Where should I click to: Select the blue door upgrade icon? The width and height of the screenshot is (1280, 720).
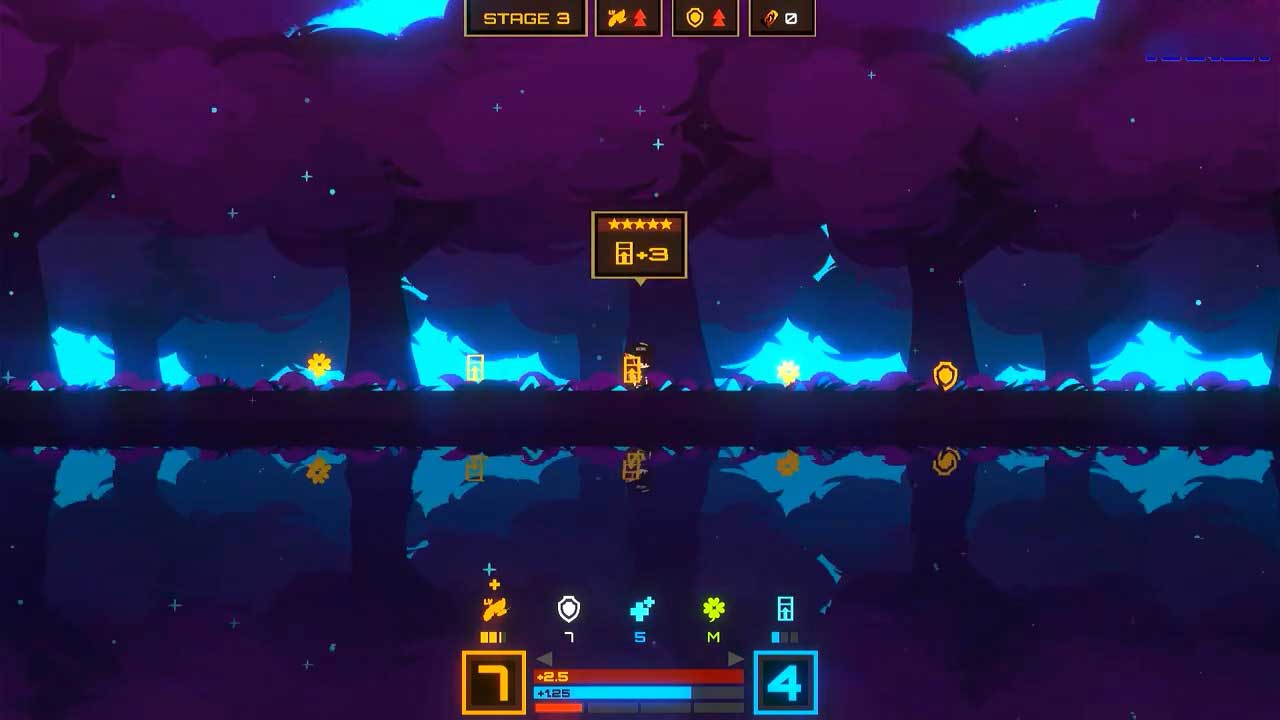pos(786,608)
